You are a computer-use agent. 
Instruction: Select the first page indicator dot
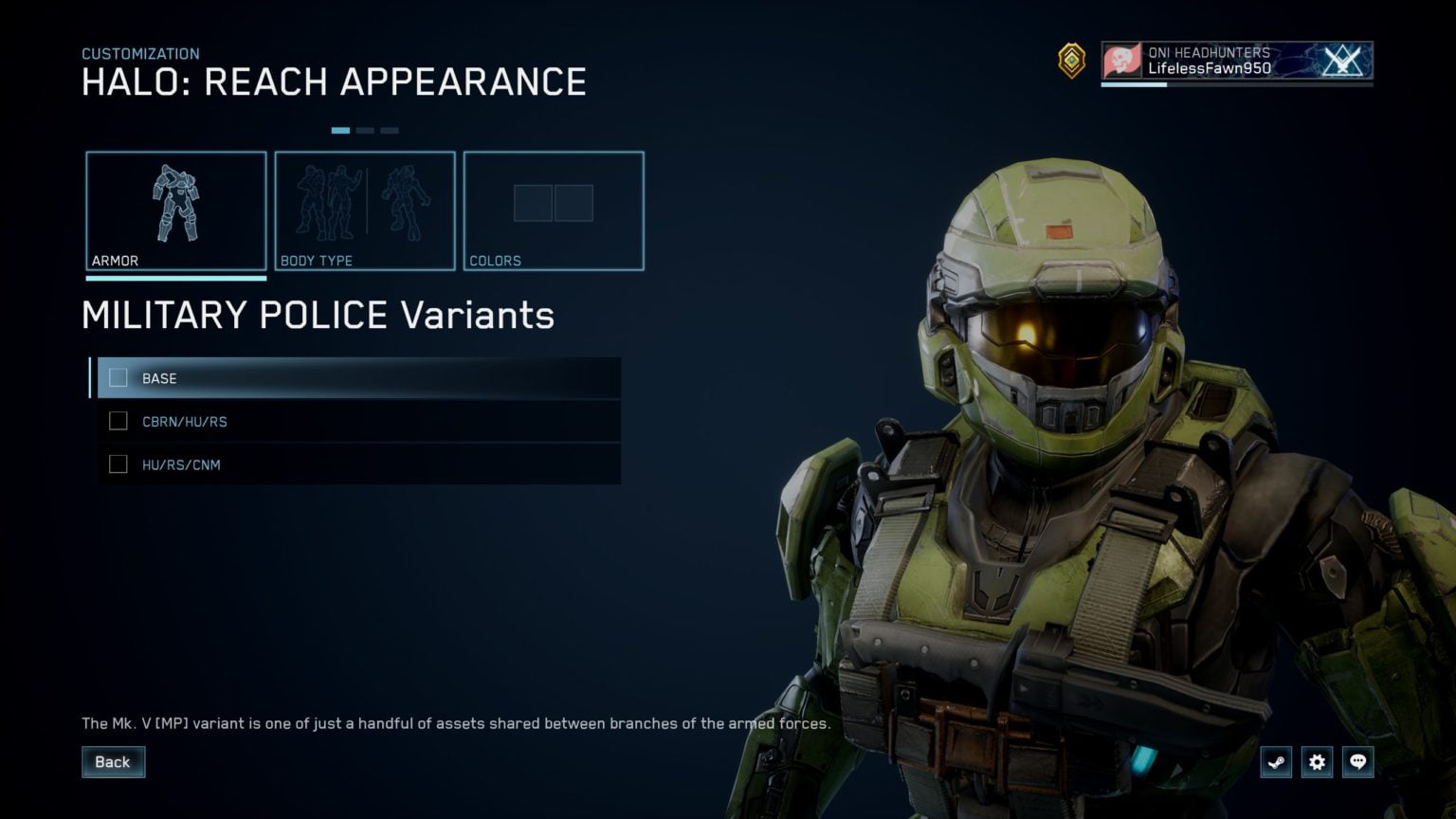pos(340,131)
